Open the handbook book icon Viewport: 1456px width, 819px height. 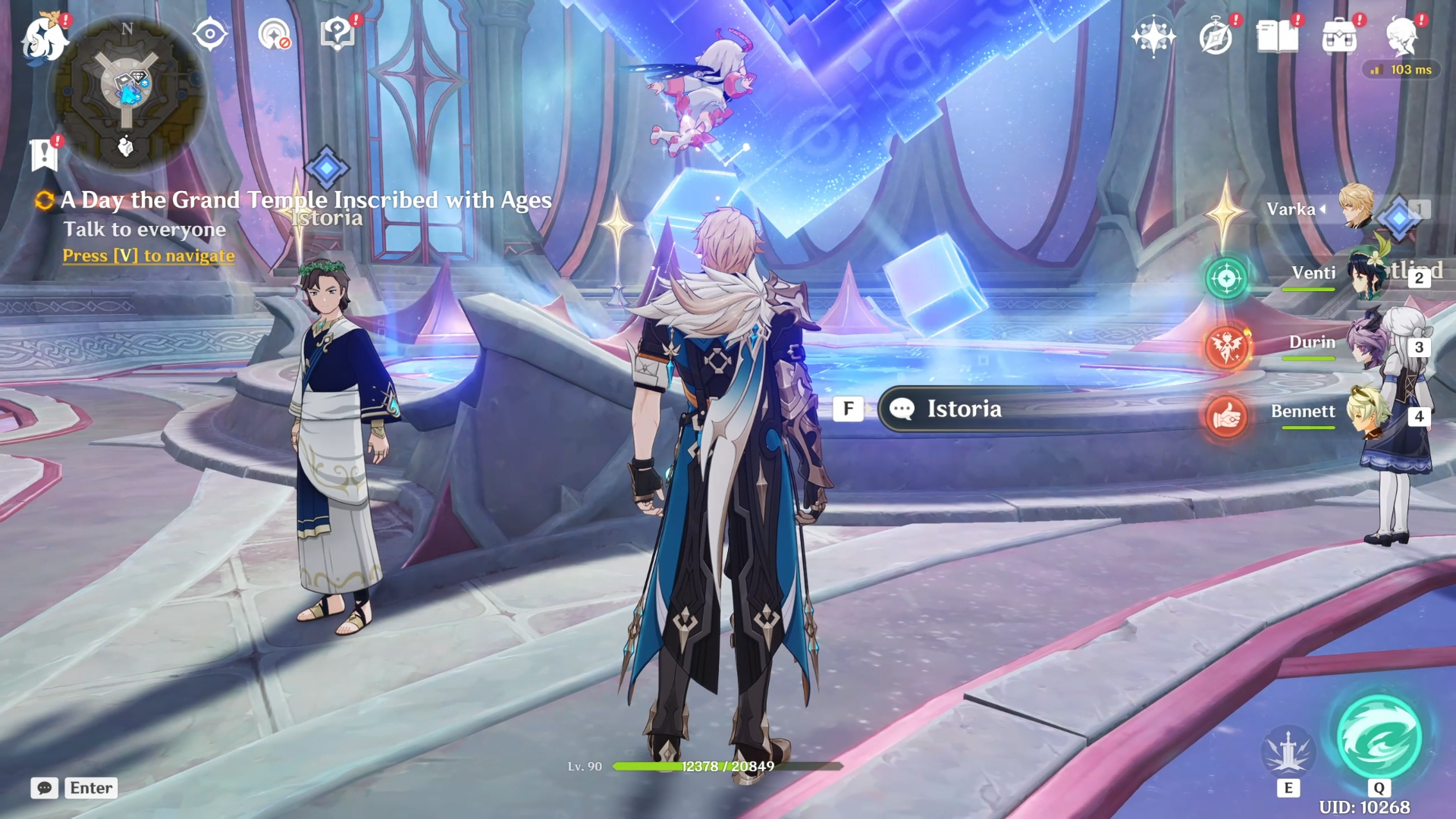pyautogui.click(x=1277, y=36)
